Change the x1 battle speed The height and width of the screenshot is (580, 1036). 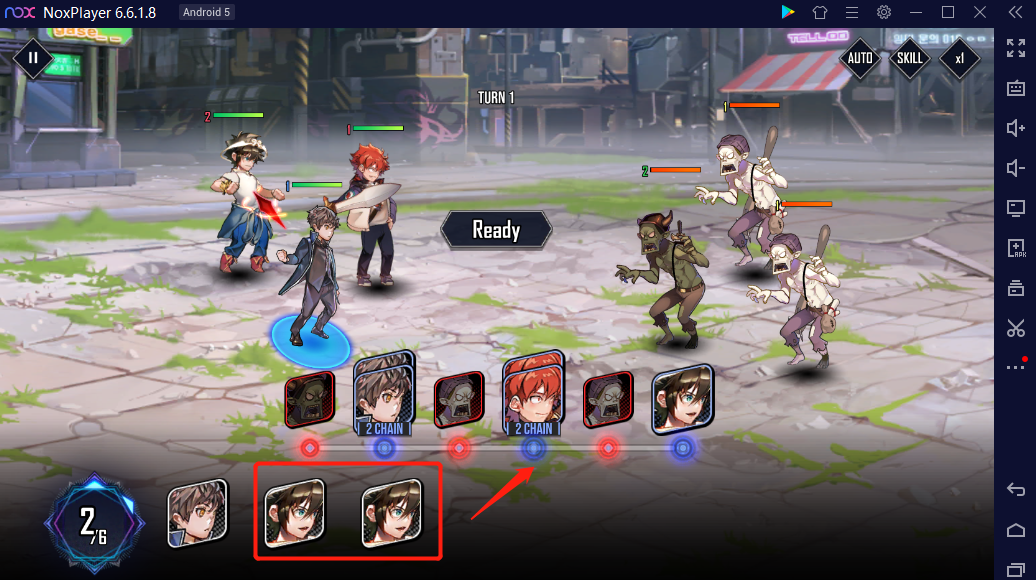point(960,58)
